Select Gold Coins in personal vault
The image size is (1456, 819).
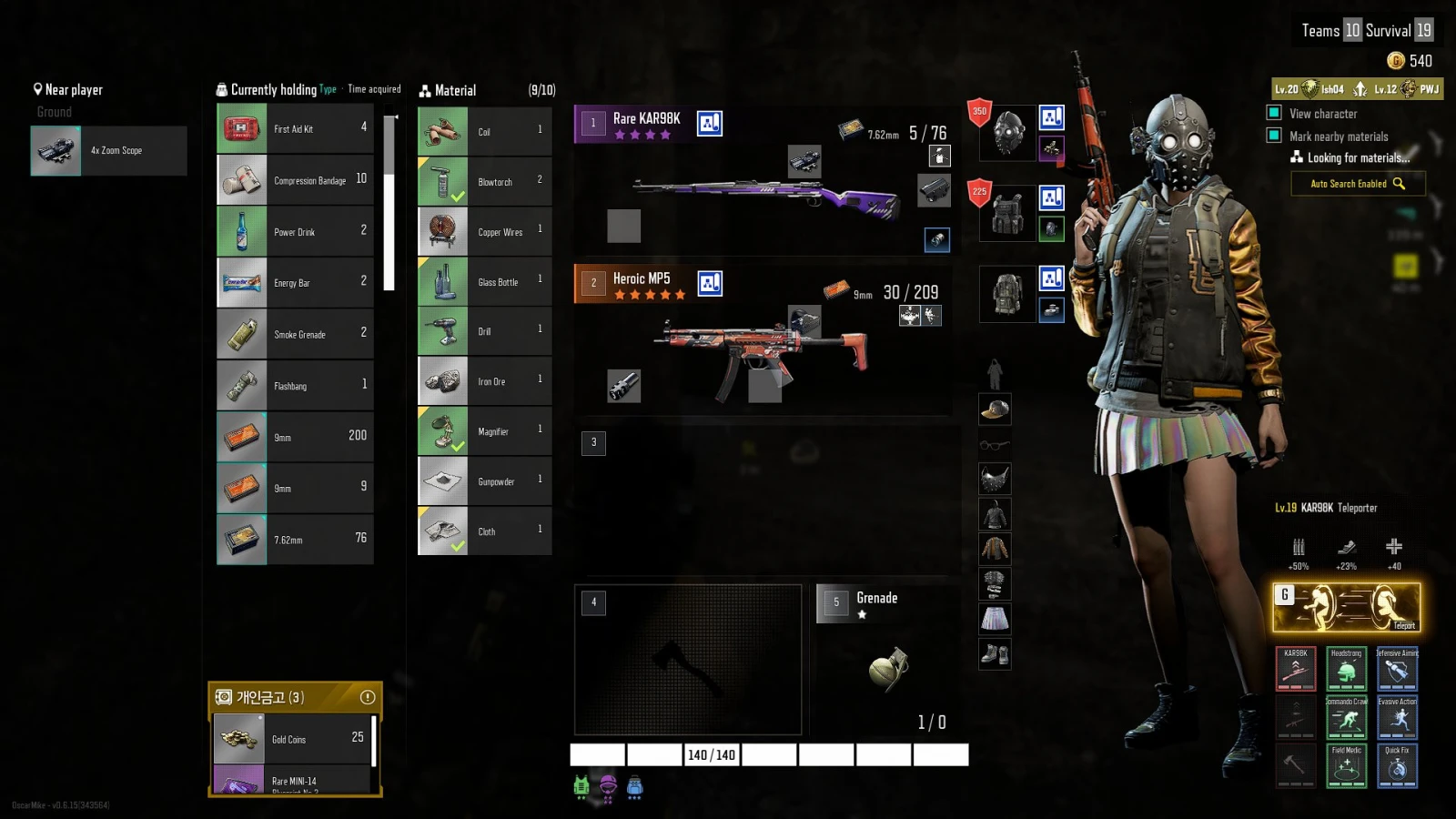pyautogui.click(x=293, y=739)
